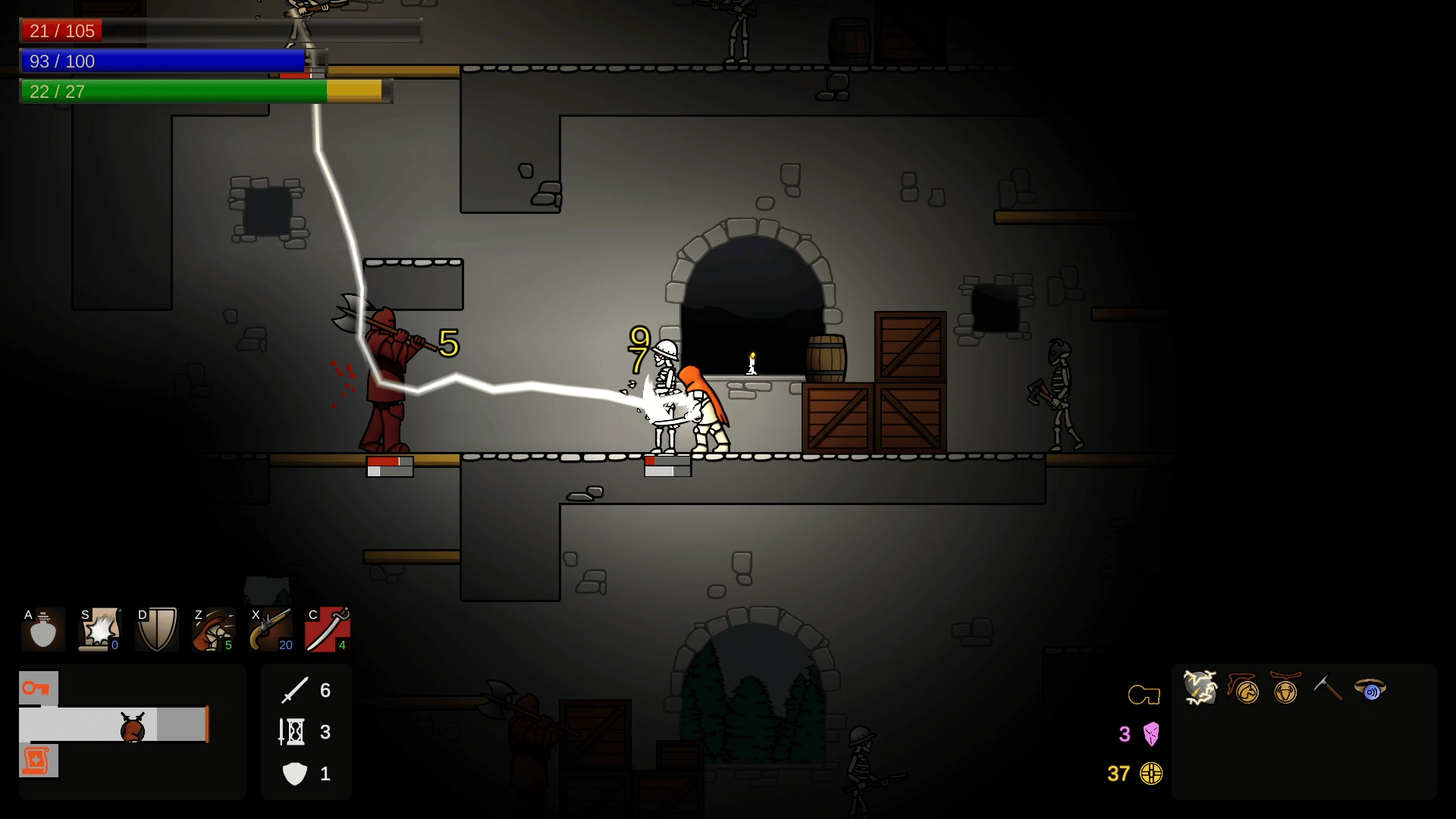Select the potion flask slot
This screenshot has width=1456, height=819.
[x=43, y=629]
